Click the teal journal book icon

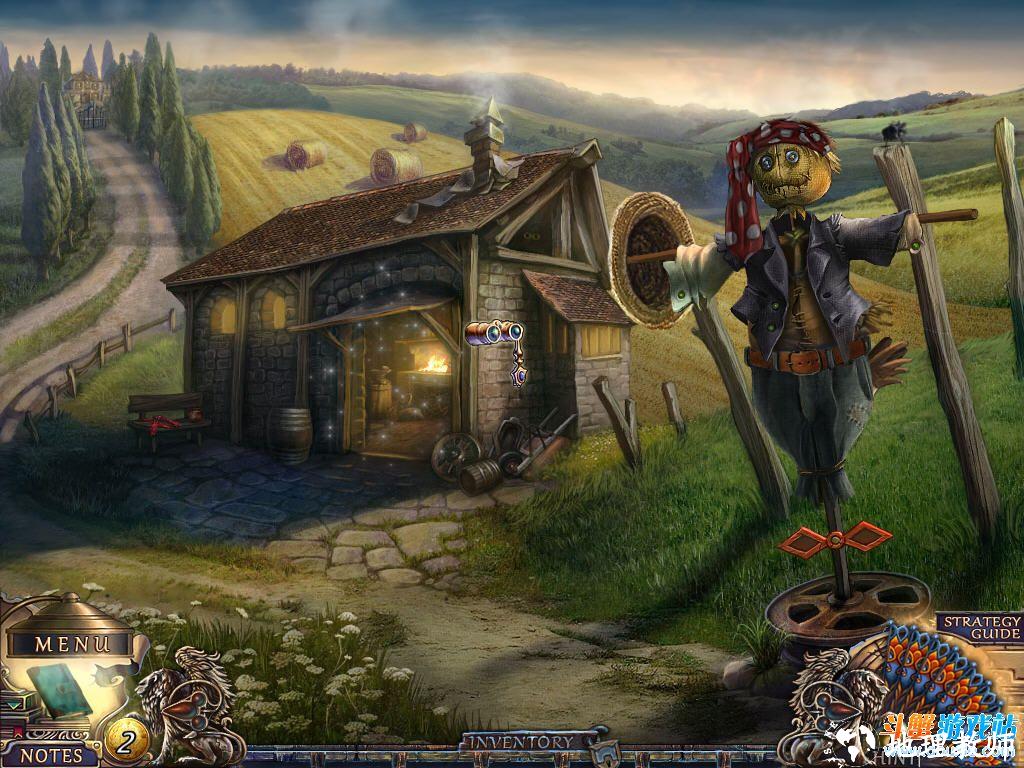click(x=60, y=691)
